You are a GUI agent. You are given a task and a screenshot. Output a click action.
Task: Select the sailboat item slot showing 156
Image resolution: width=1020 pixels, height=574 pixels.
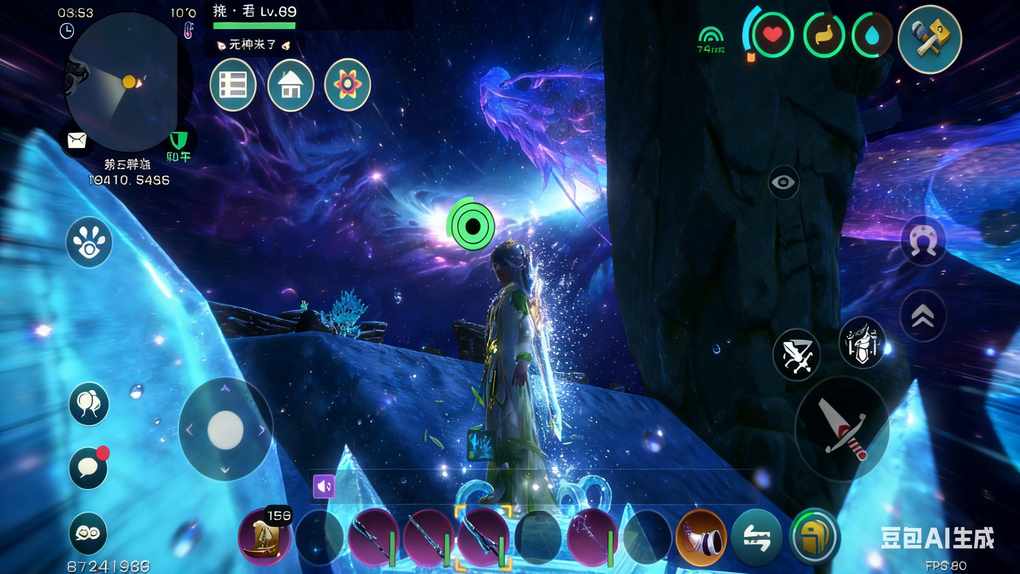point(265,536)
